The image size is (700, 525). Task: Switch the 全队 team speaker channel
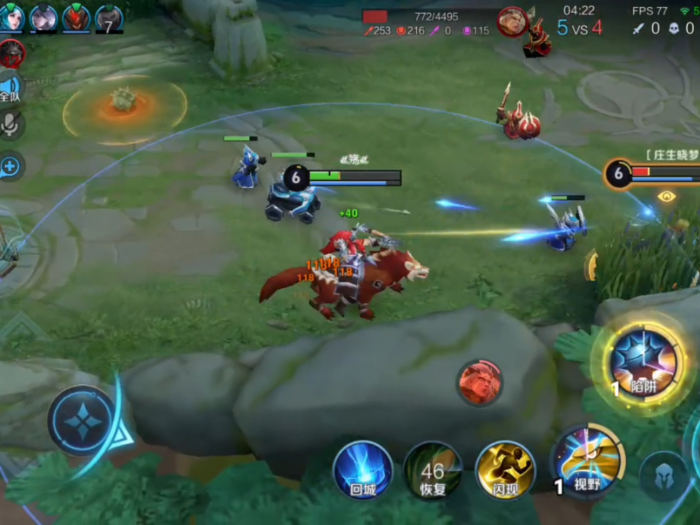(10, 89)
